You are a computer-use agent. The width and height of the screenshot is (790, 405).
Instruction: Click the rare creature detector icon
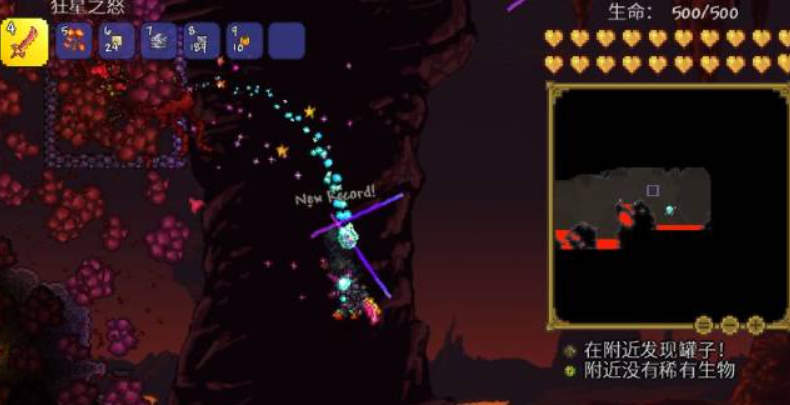570,370
